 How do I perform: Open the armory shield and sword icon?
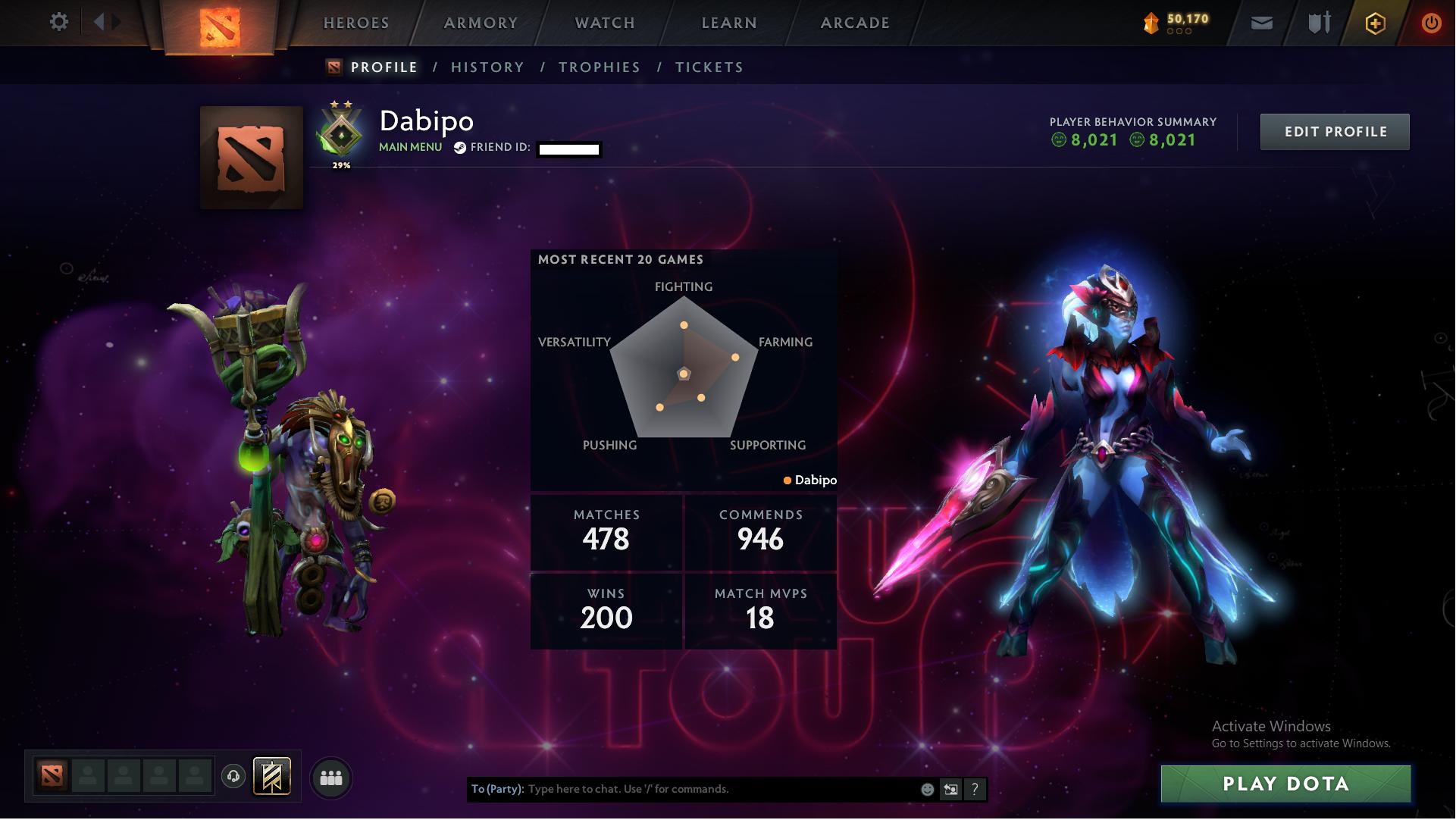click(1317, 23)
